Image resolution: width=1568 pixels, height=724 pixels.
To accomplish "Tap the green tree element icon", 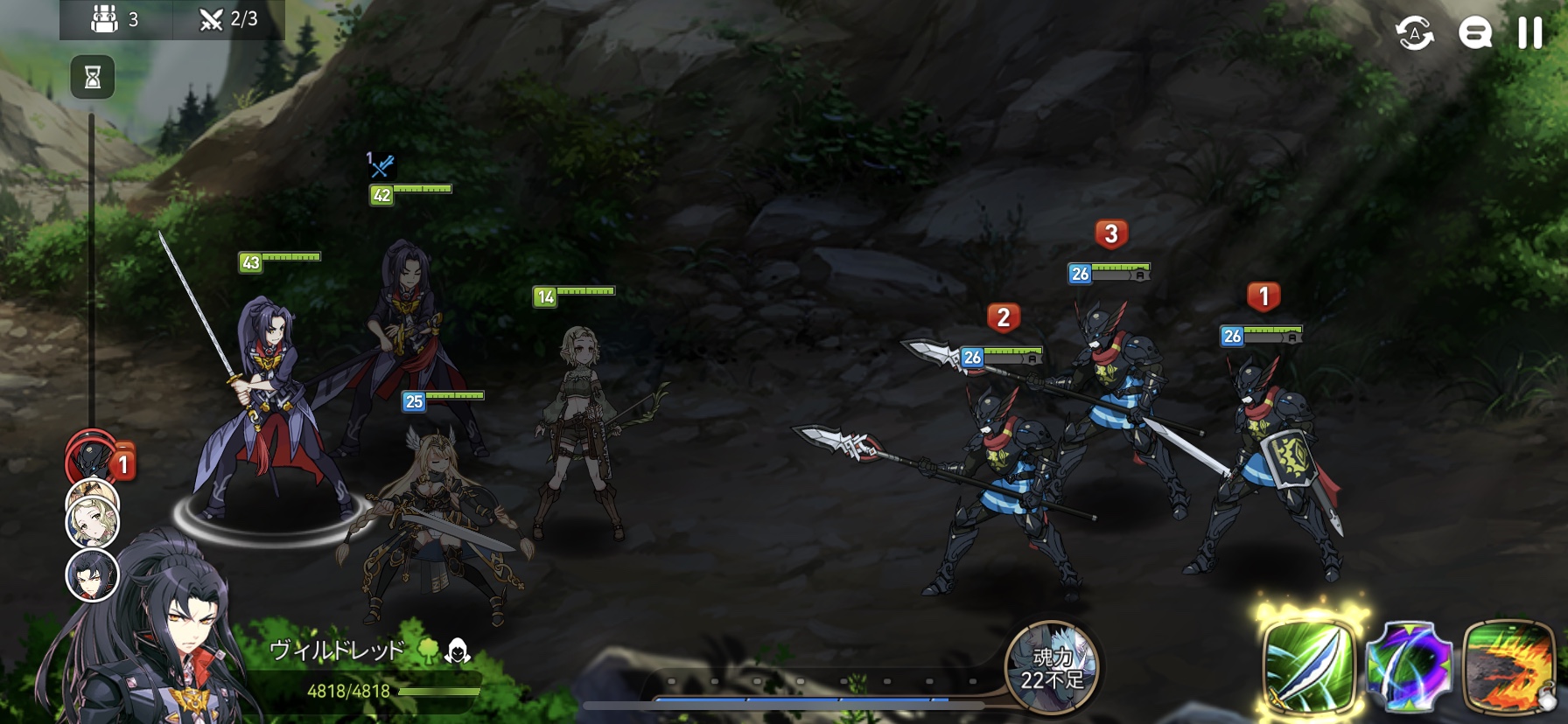I will 428,650.
